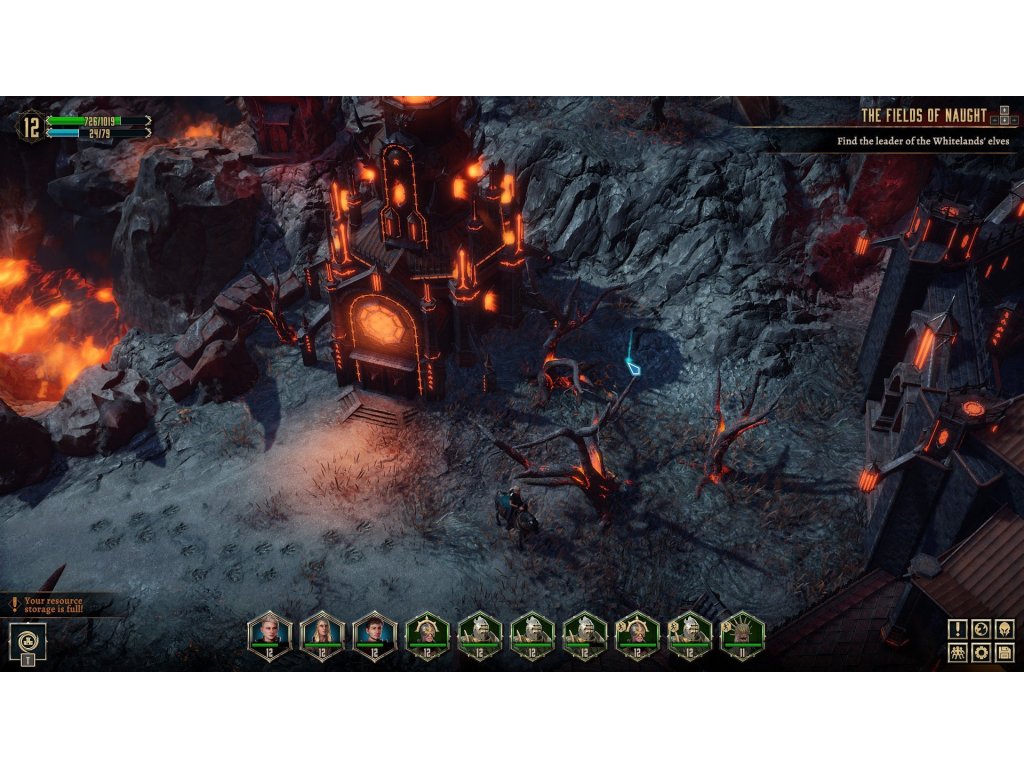Screen dimensions: 1024x768
Task: Open the world map globe button
Action: pos(981,629)
